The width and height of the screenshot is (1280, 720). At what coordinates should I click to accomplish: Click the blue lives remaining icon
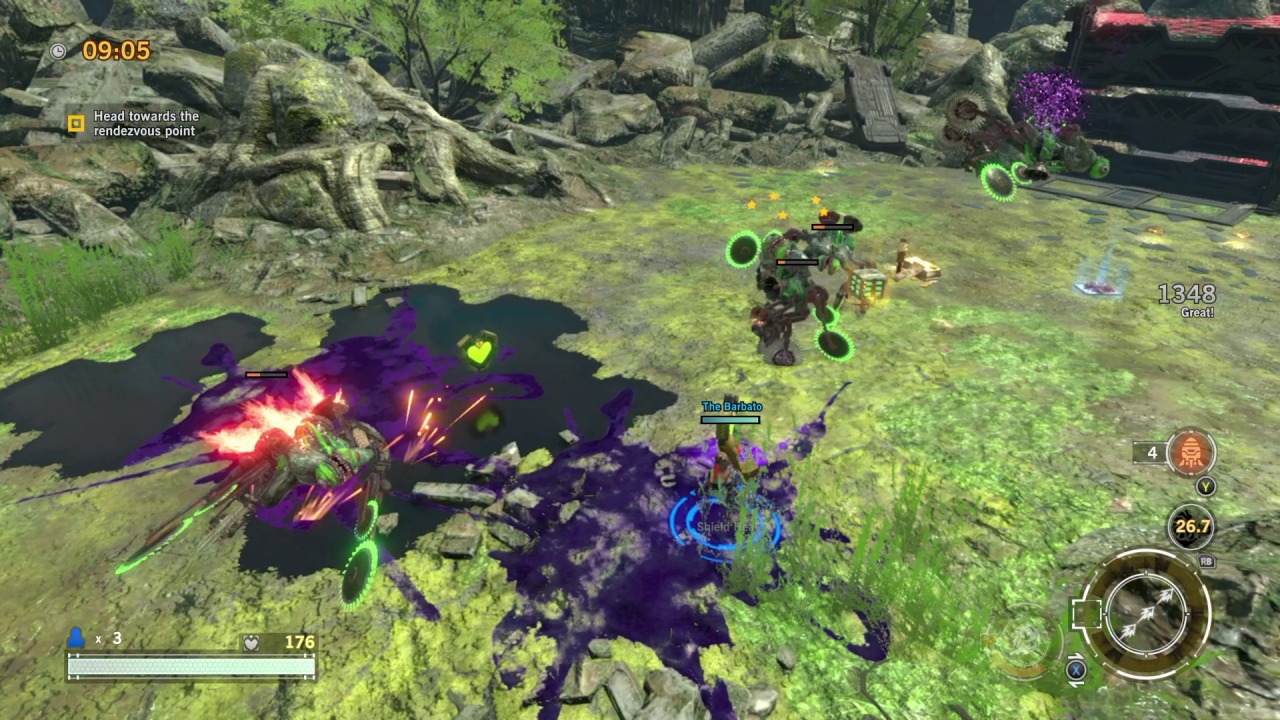(76, 638)
